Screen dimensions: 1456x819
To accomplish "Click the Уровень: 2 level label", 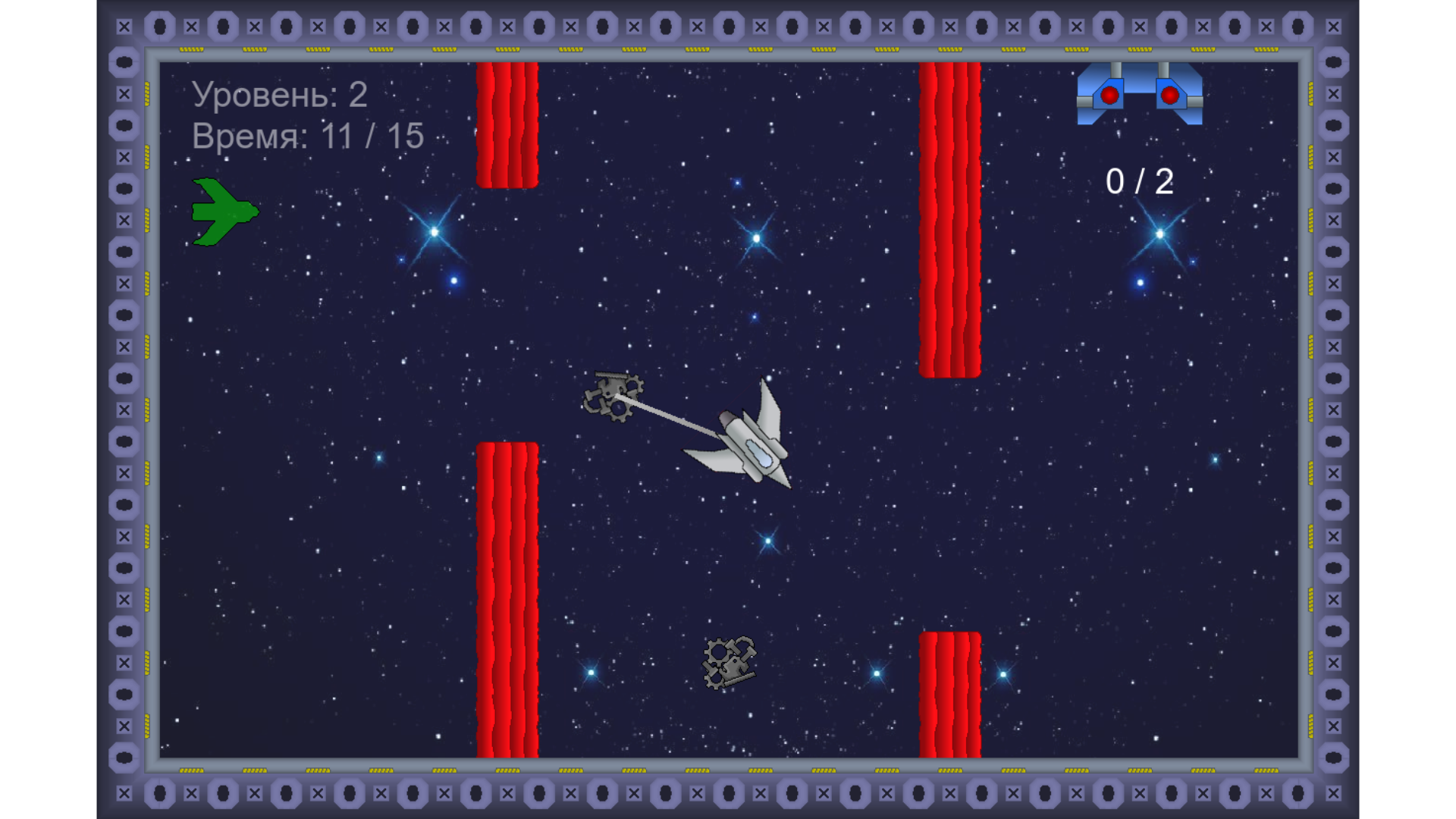I will click(279, 95).
